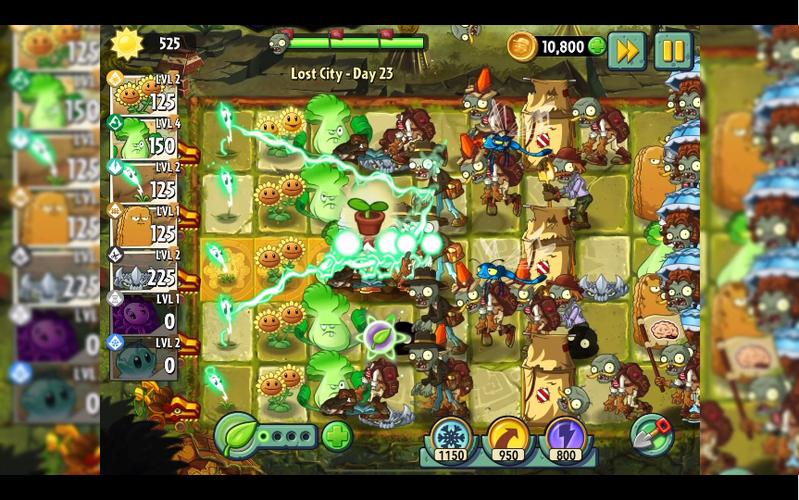
Task: Activate the Power Toss arrow power-up
Action: pos(508,437)
